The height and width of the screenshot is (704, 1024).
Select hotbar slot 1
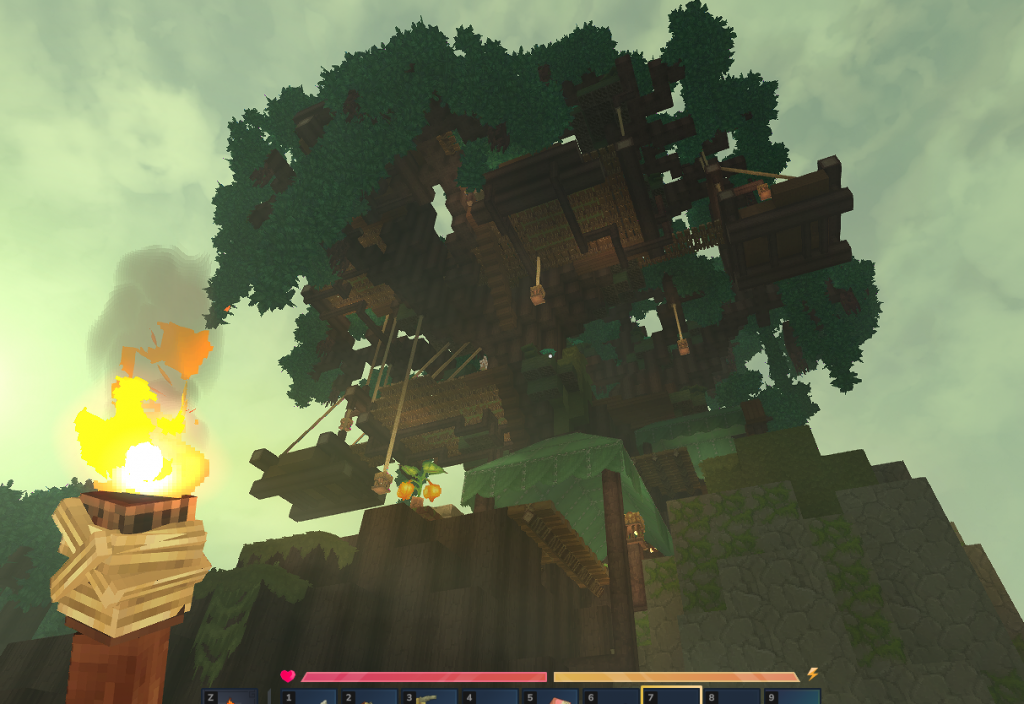coord(308,697)
